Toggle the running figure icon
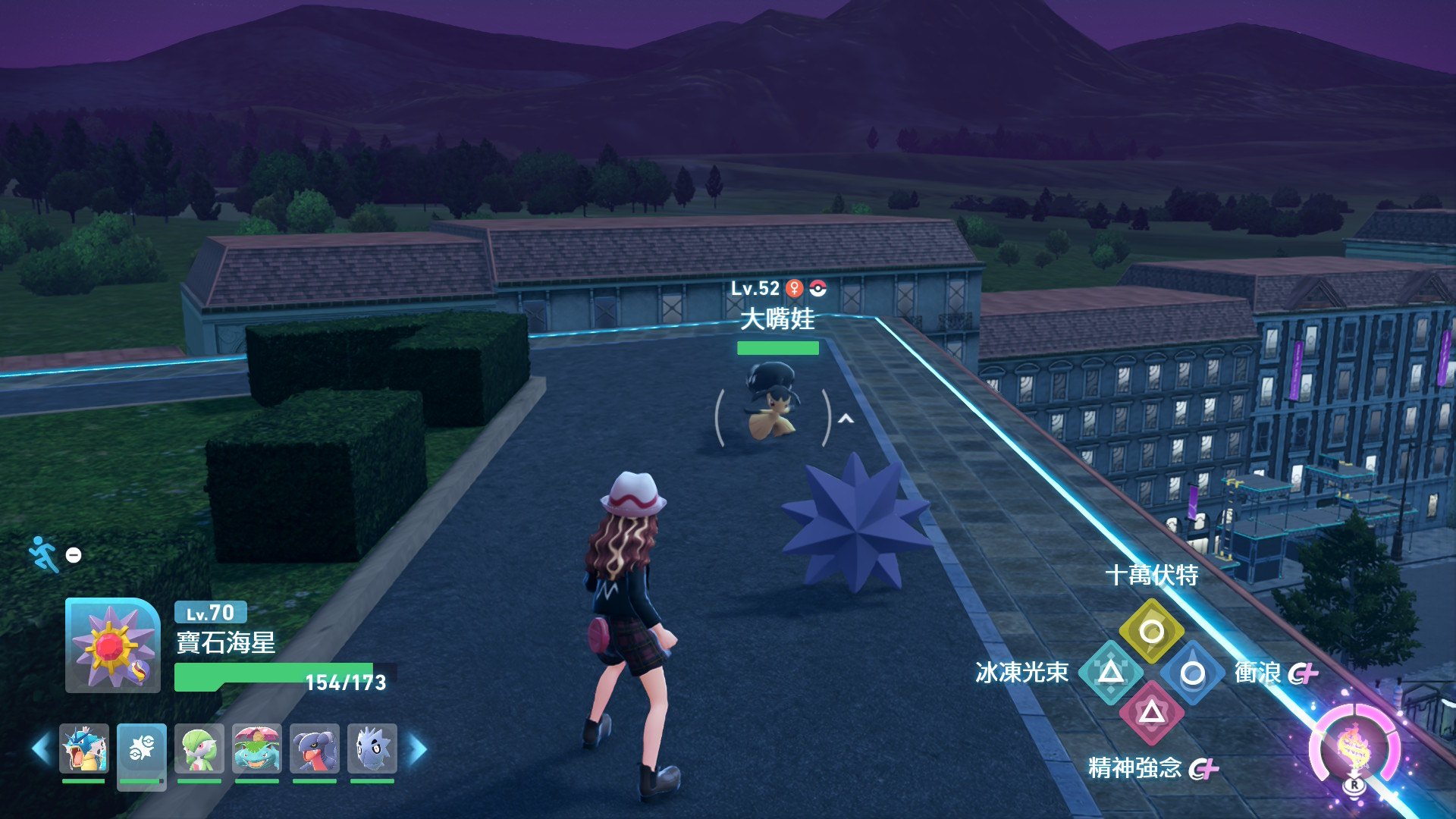Image resolution: width=1456 pixels, height=819 pixels. 44,554
